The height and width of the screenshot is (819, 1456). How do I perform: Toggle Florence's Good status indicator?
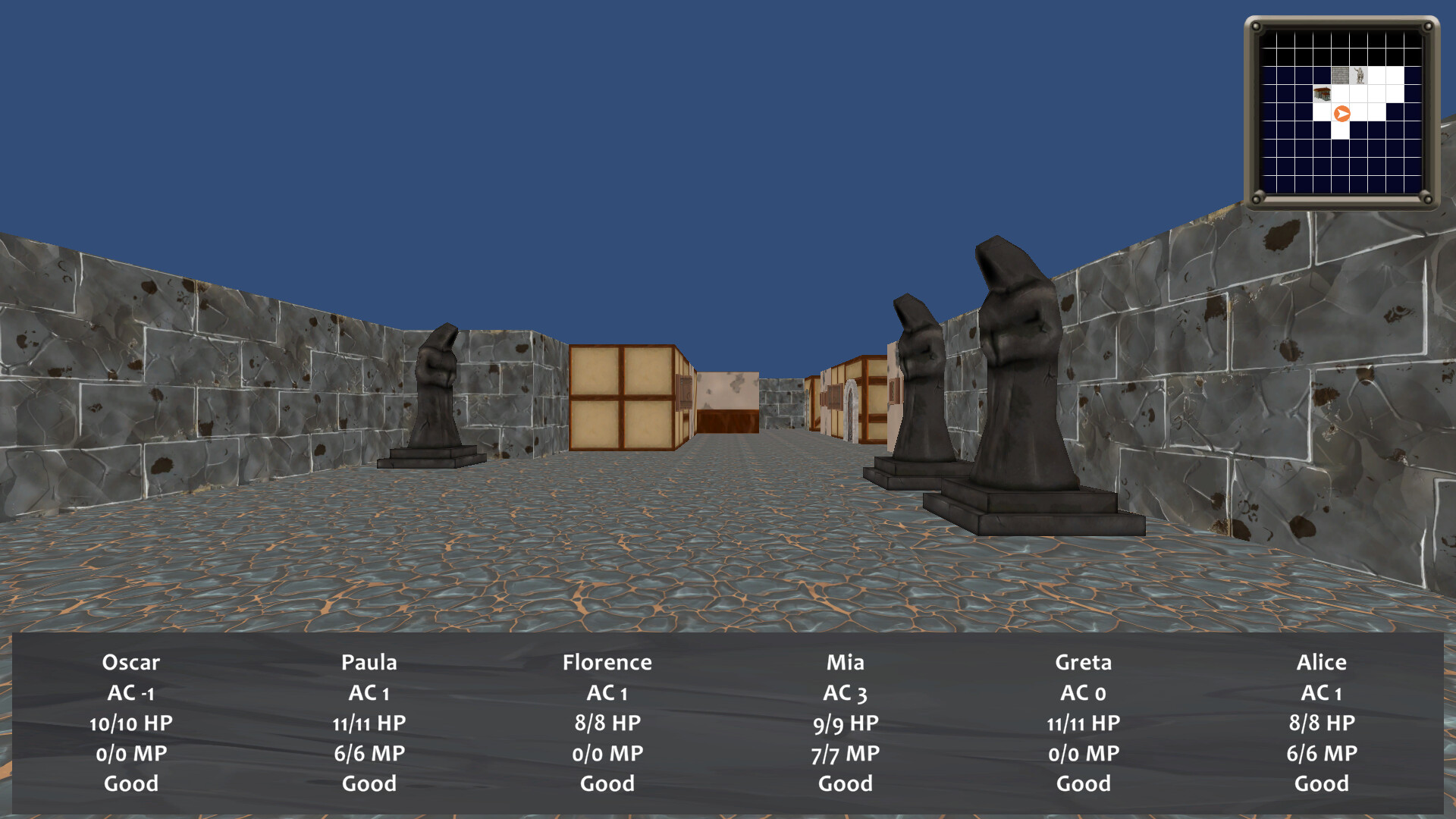click(x=607, y=783)
